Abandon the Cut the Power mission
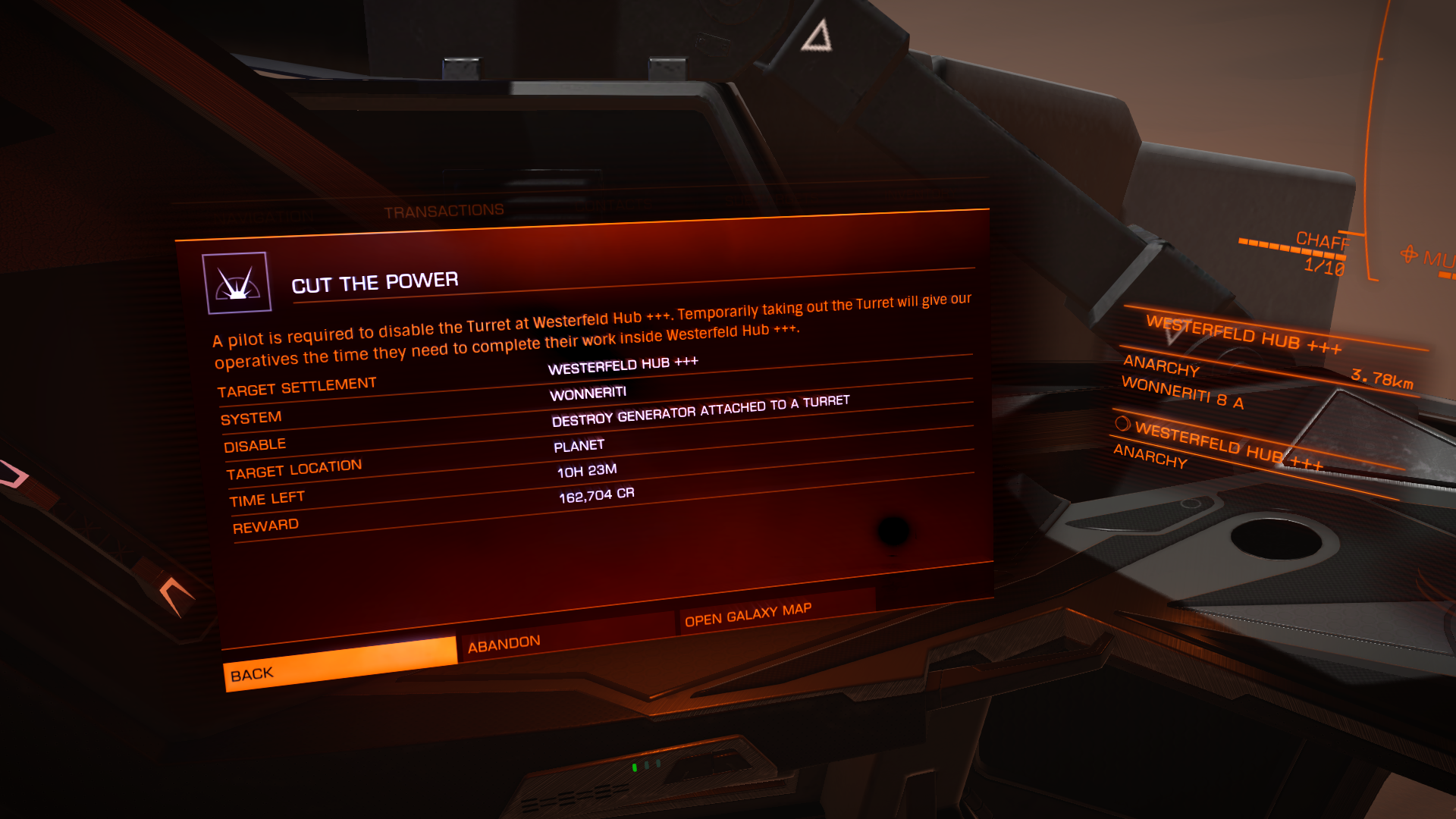The image size is (1456, 819). (566, 636)
